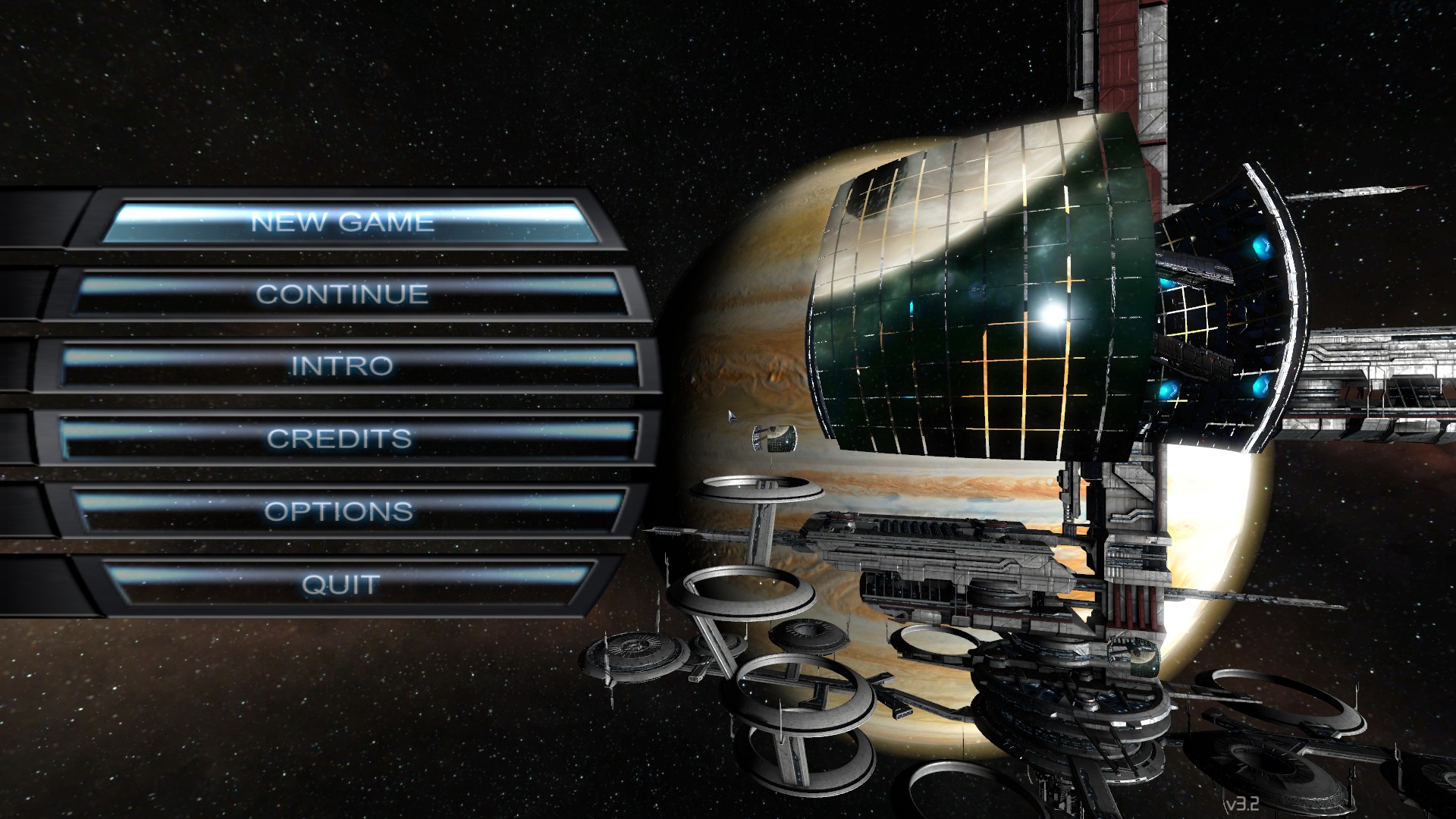
Task: Open the Options menu
Action: (339, 511)
